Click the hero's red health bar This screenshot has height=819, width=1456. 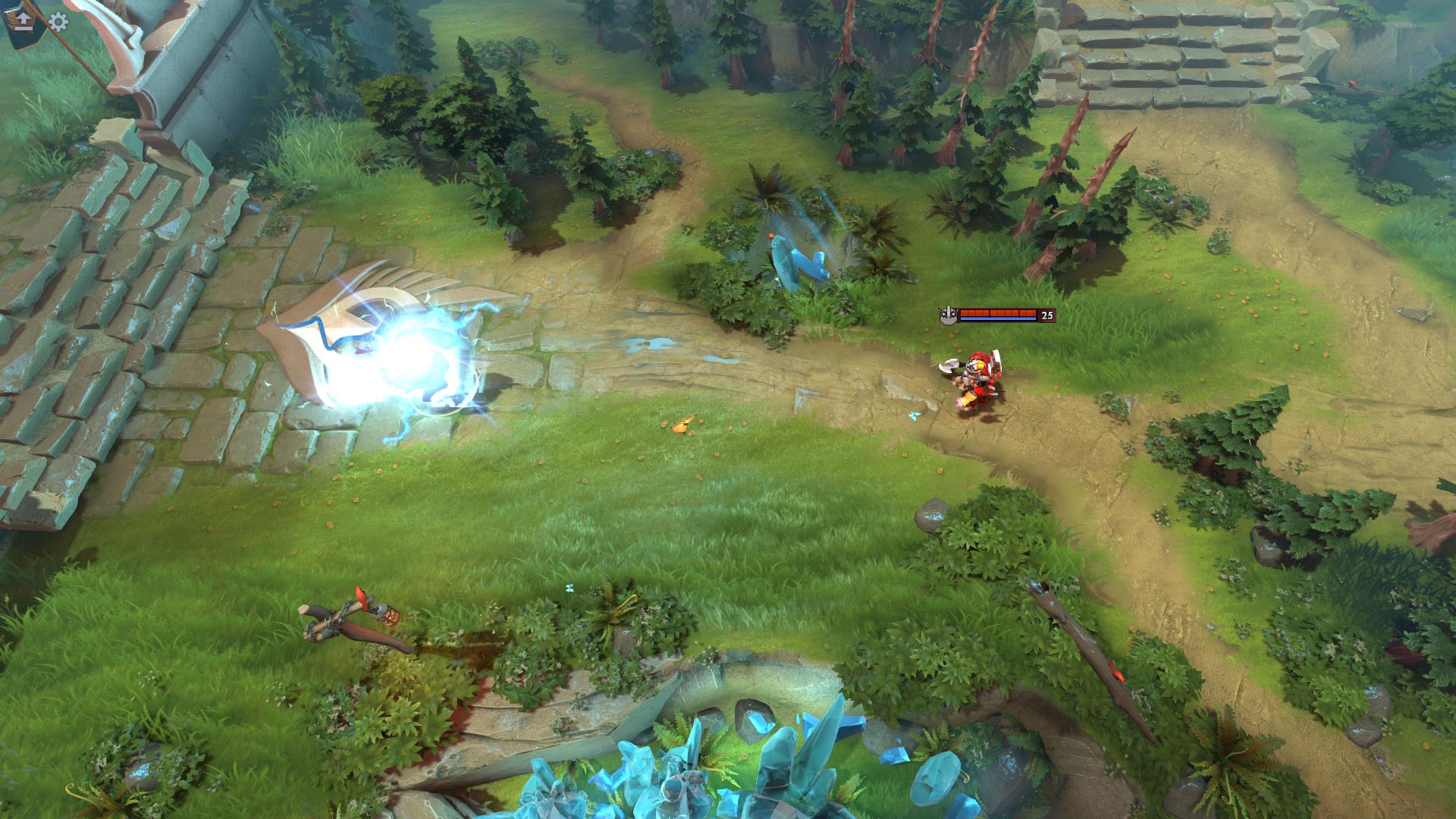(997, 311)
